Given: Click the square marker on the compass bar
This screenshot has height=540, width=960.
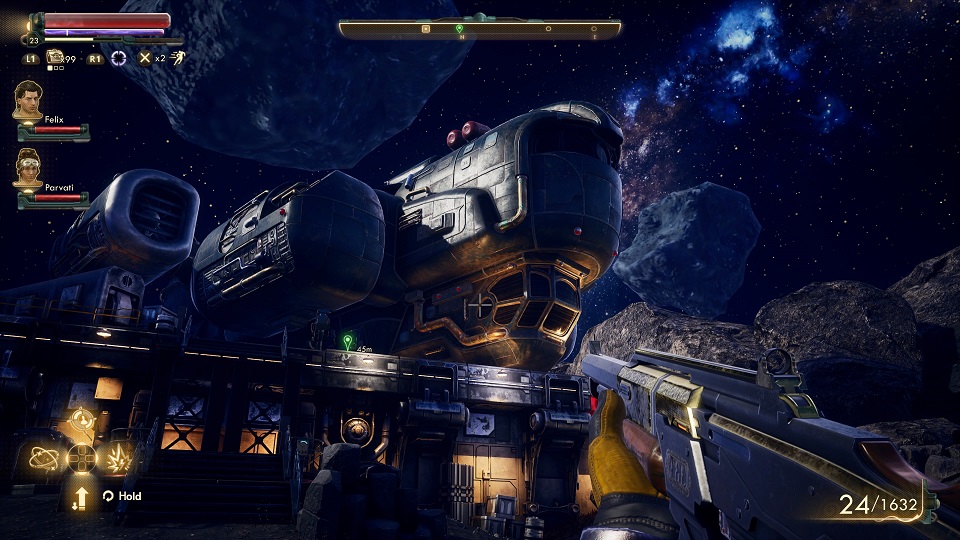Looking at the screenshot, I should (426, 29).
